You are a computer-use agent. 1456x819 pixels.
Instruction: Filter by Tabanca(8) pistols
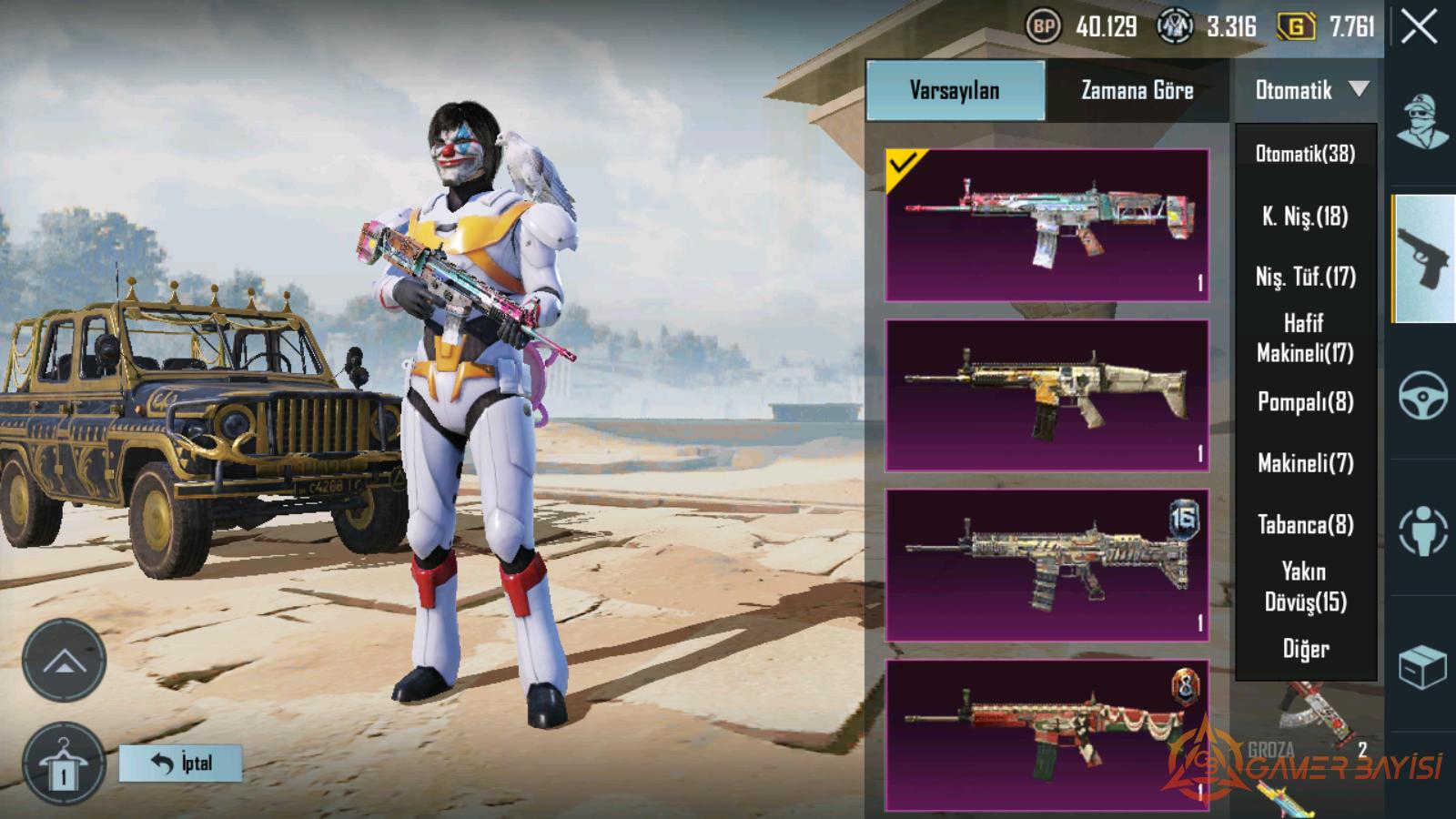1305,525
